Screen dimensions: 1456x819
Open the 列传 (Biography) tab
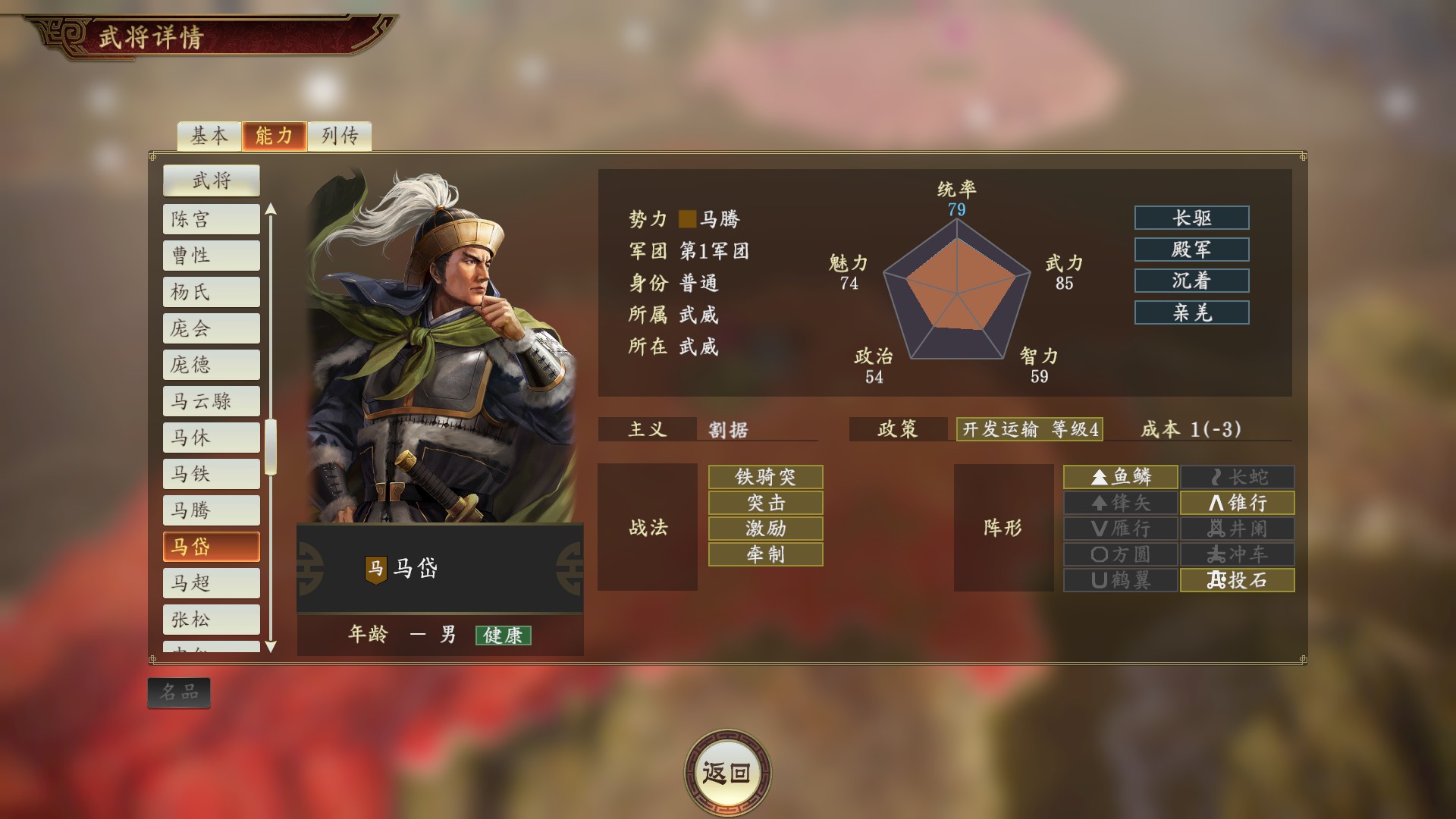click(x=339, y=136)
